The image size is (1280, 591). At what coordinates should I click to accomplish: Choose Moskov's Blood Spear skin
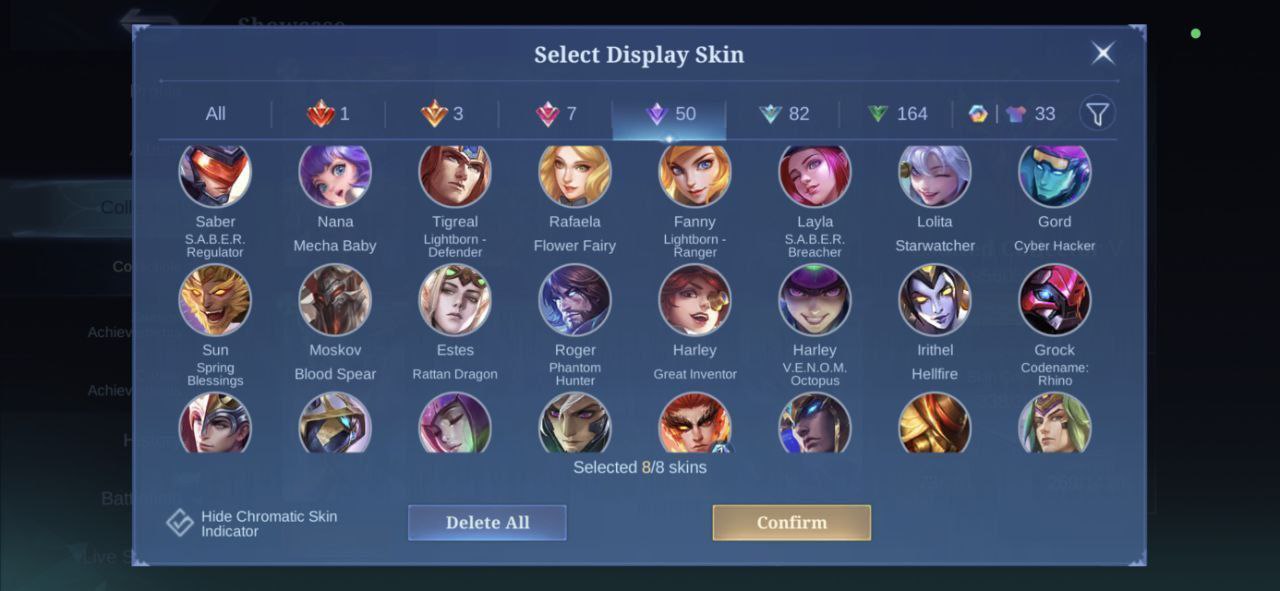(x=335, y=300)
